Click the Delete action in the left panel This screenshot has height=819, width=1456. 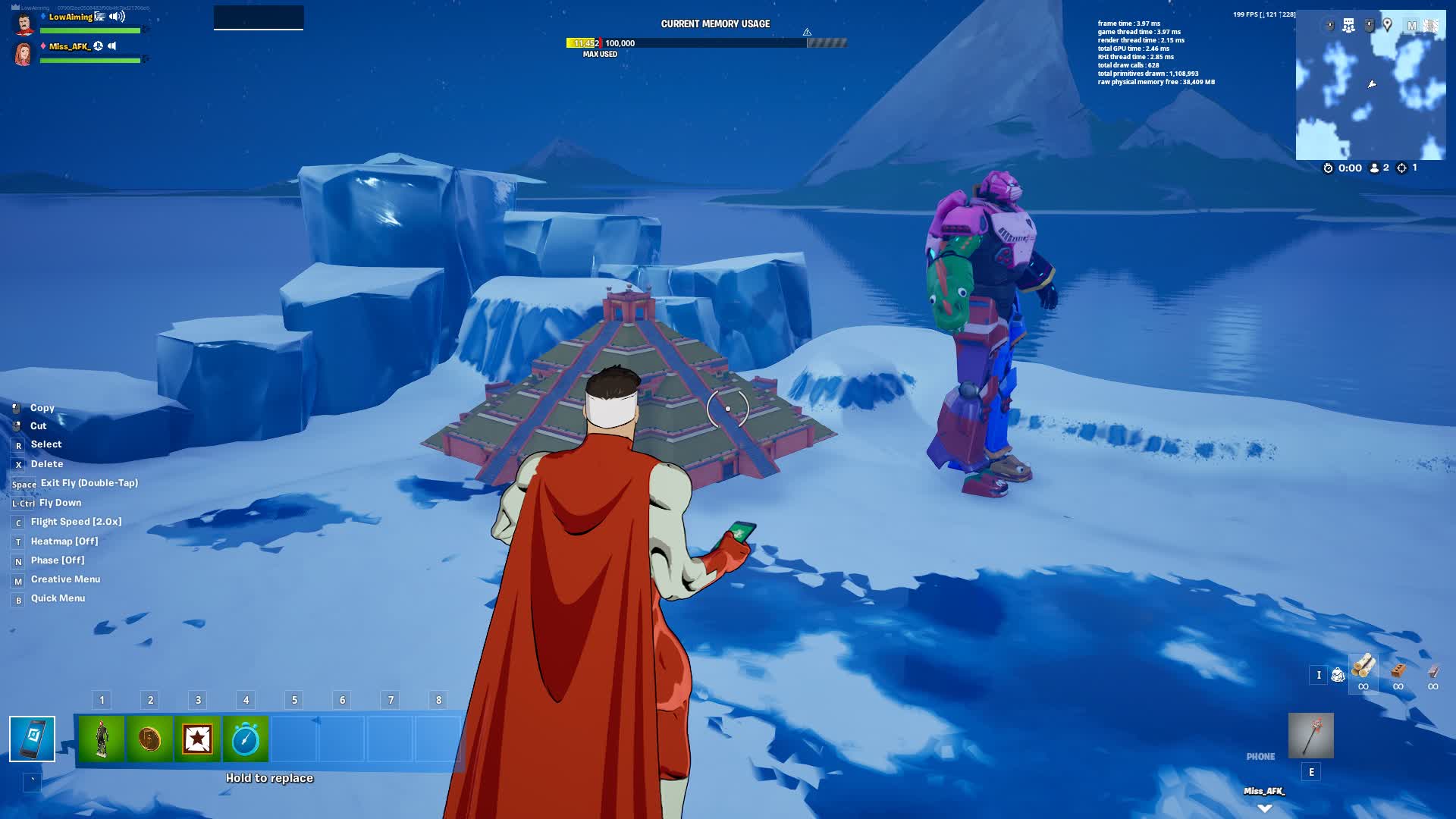click(x=46, y=463)
